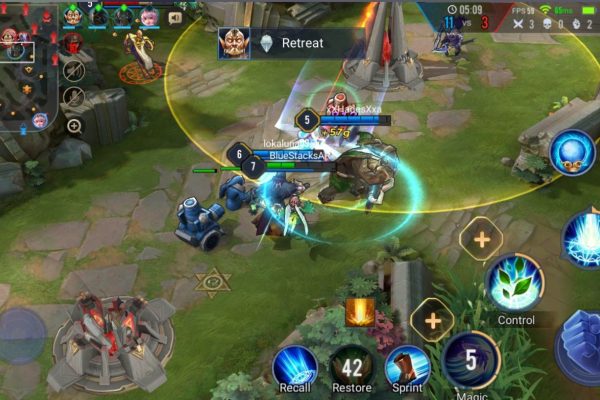Tap the Retreat signal notification

click(289, 43)
